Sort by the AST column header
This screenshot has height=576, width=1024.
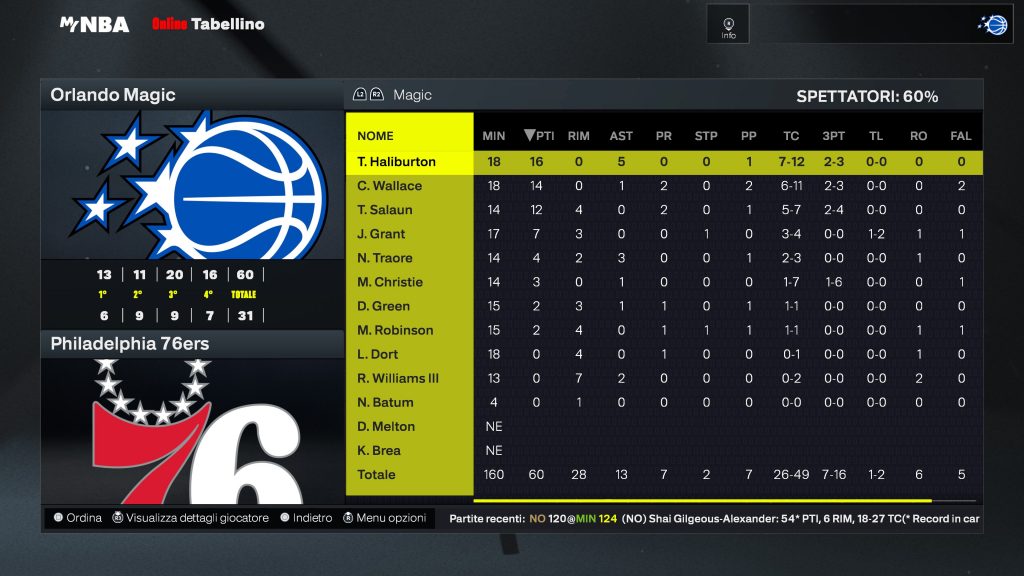pos(621,136)
